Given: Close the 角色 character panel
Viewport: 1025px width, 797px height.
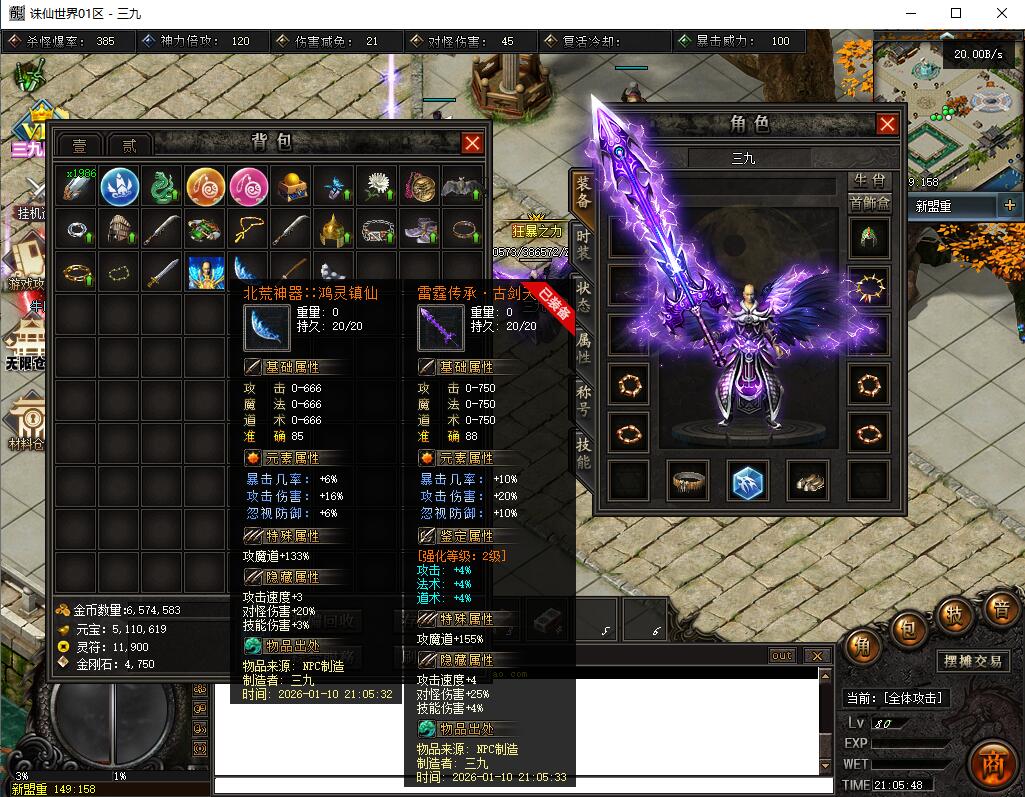Looking at the screenshot, I should tap(887, 124).
